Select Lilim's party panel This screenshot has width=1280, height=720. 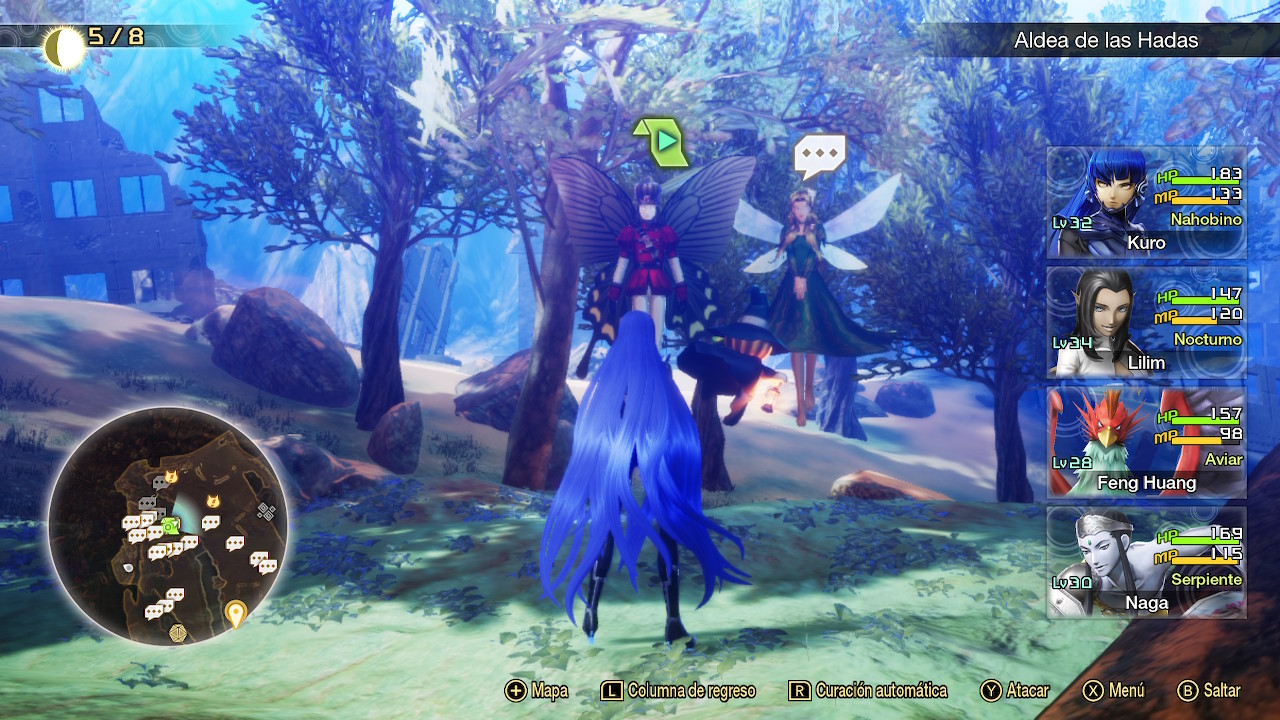pyautogui.click(x=1146, y=322)
